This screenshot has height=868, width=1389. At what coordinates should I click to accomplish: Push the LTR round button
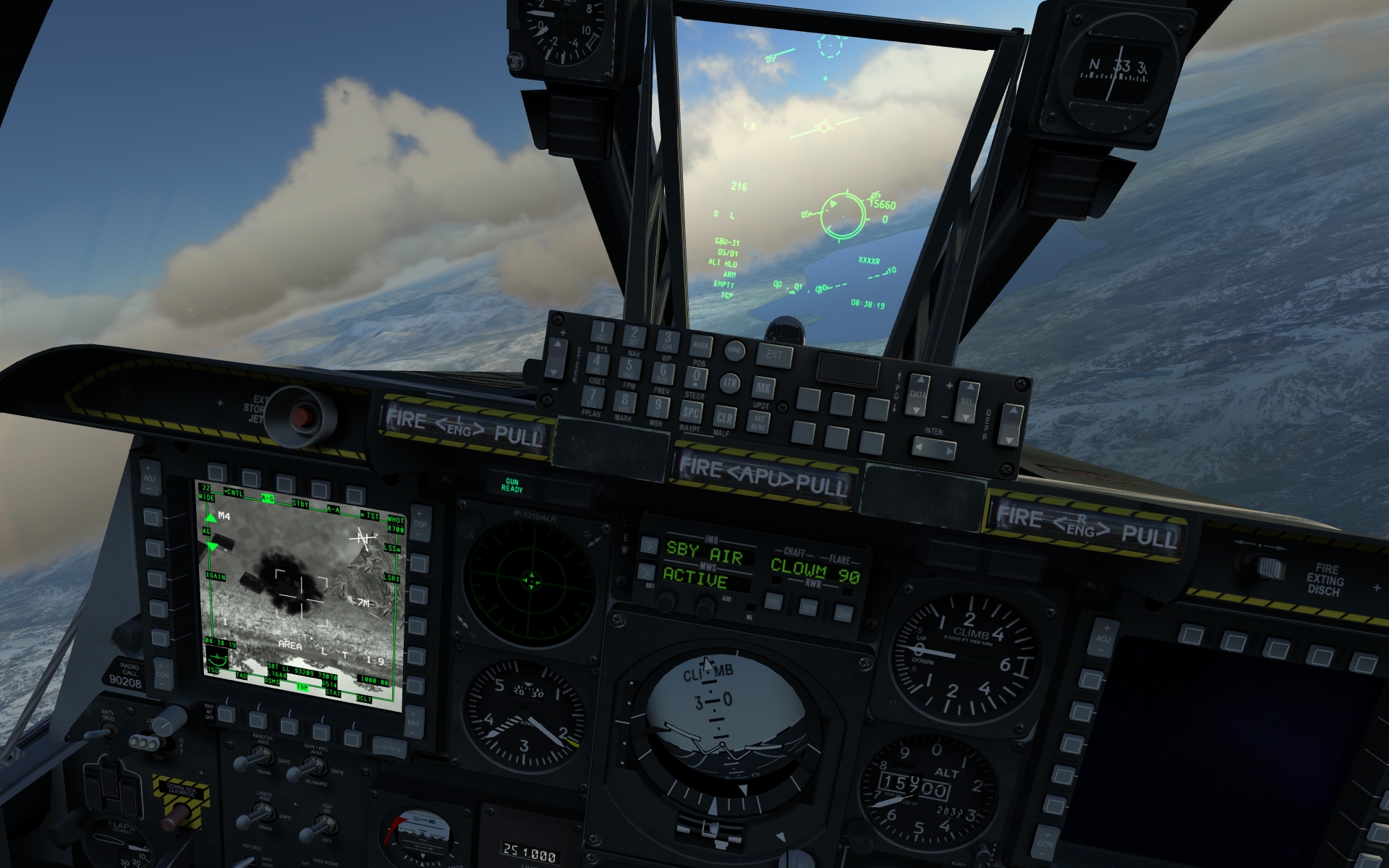729,383
